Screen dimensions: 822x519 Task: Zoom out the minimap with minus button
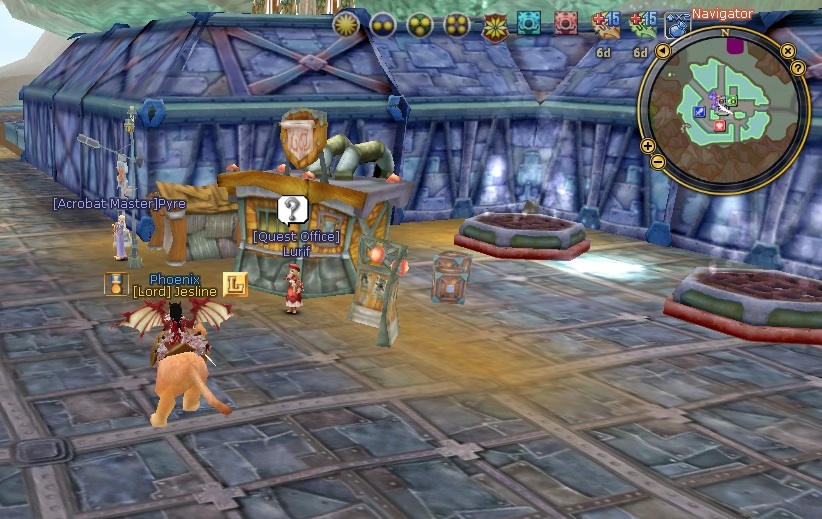[658, 162]
